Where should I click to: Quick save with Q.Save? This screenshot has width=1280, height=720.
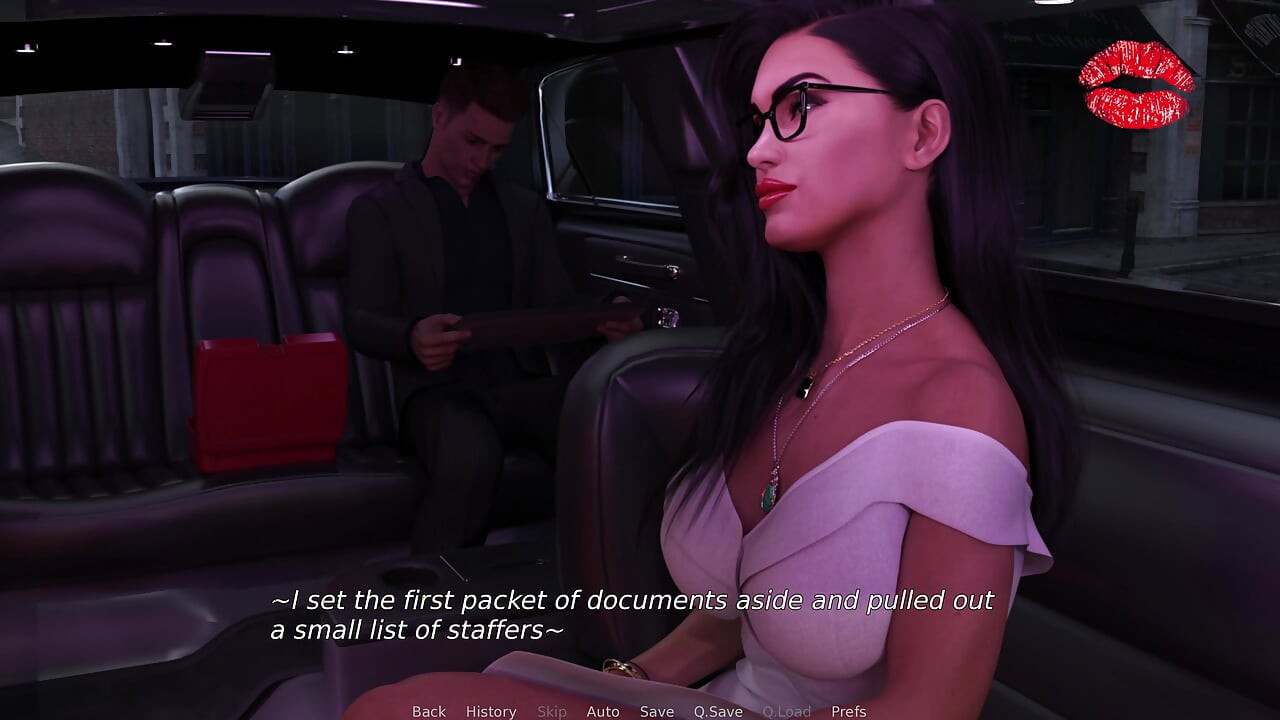(x=718, y=711)
